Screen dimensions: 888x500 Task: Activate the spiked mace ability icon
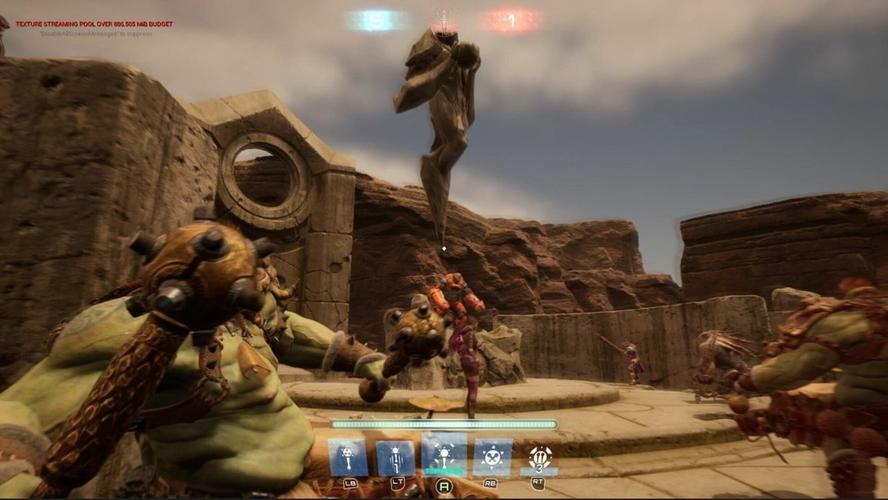click(348, 458)
